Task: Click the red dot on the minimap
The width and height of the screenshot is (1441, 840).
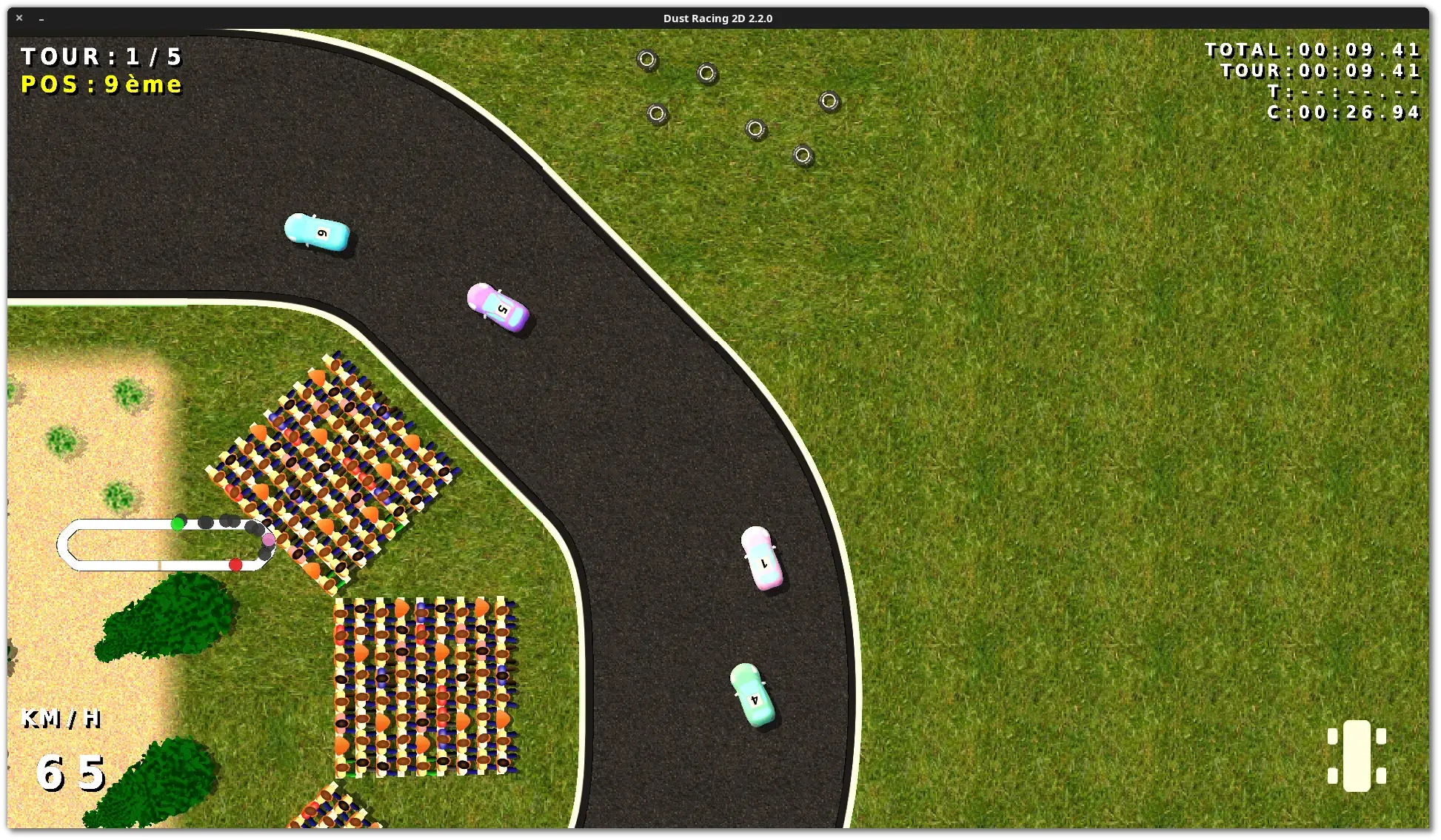Action: pos(235,563)
